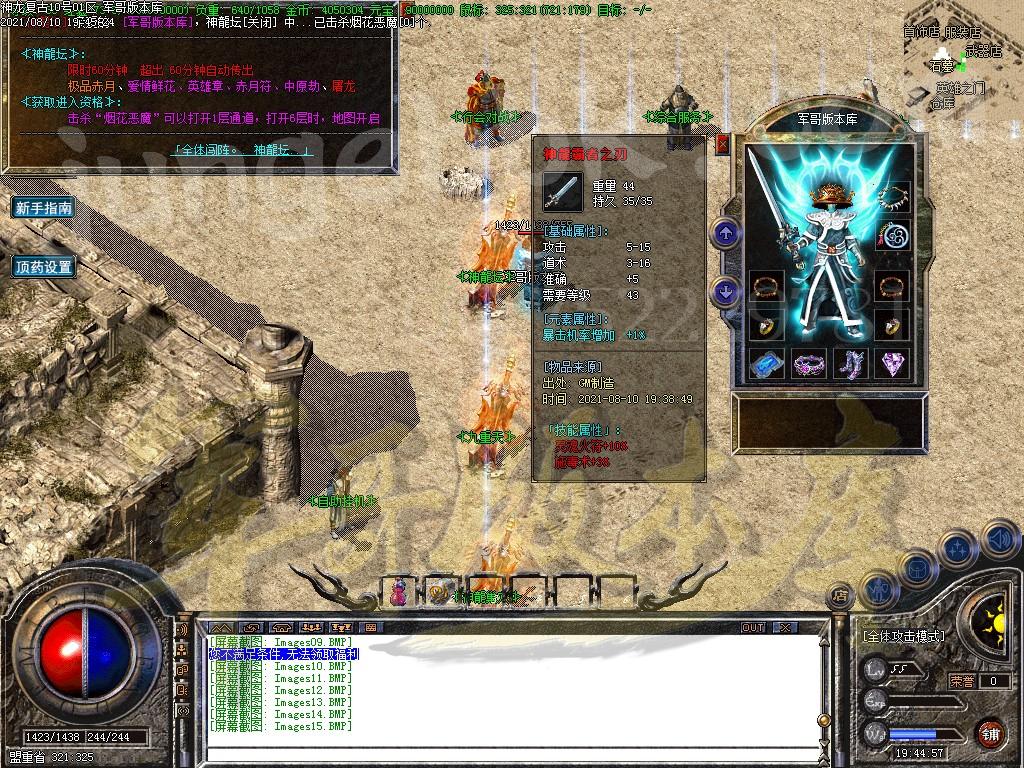This screenshot has height=768, width=1024.
Task: Select the purple boots equipment slot
Action: coord(851,364)
